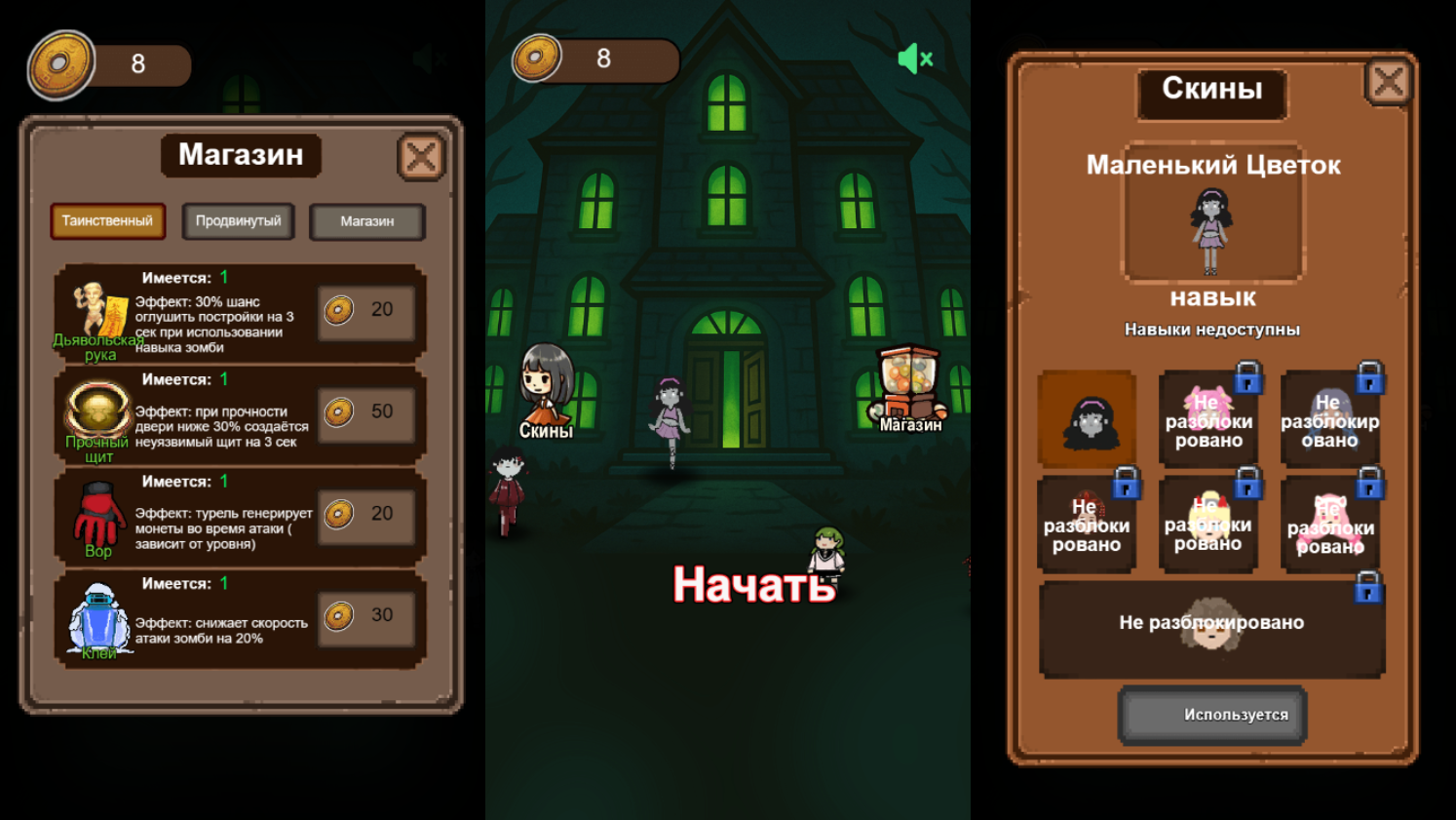Select the active dark-haired skin thumbnail

coord(1089,417)
